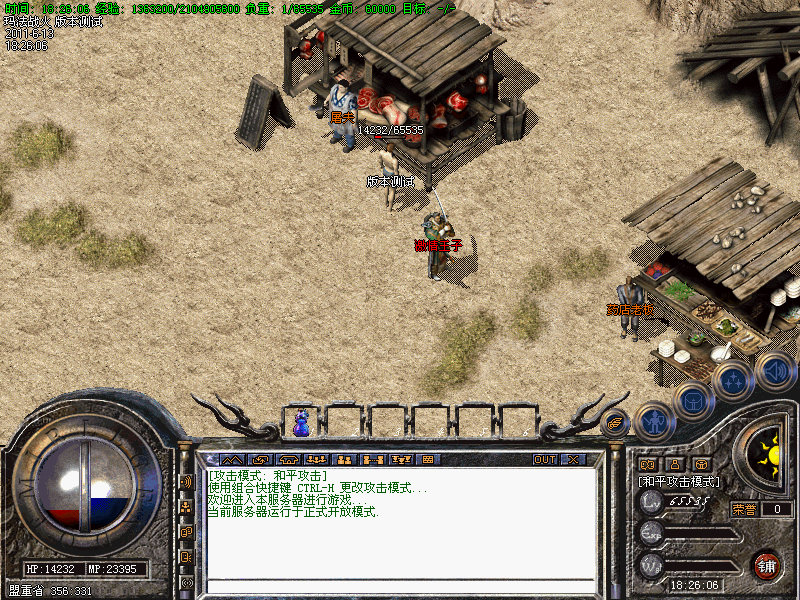Type in the chat input field
800x600 pixels.
click(x=400, y=585)
